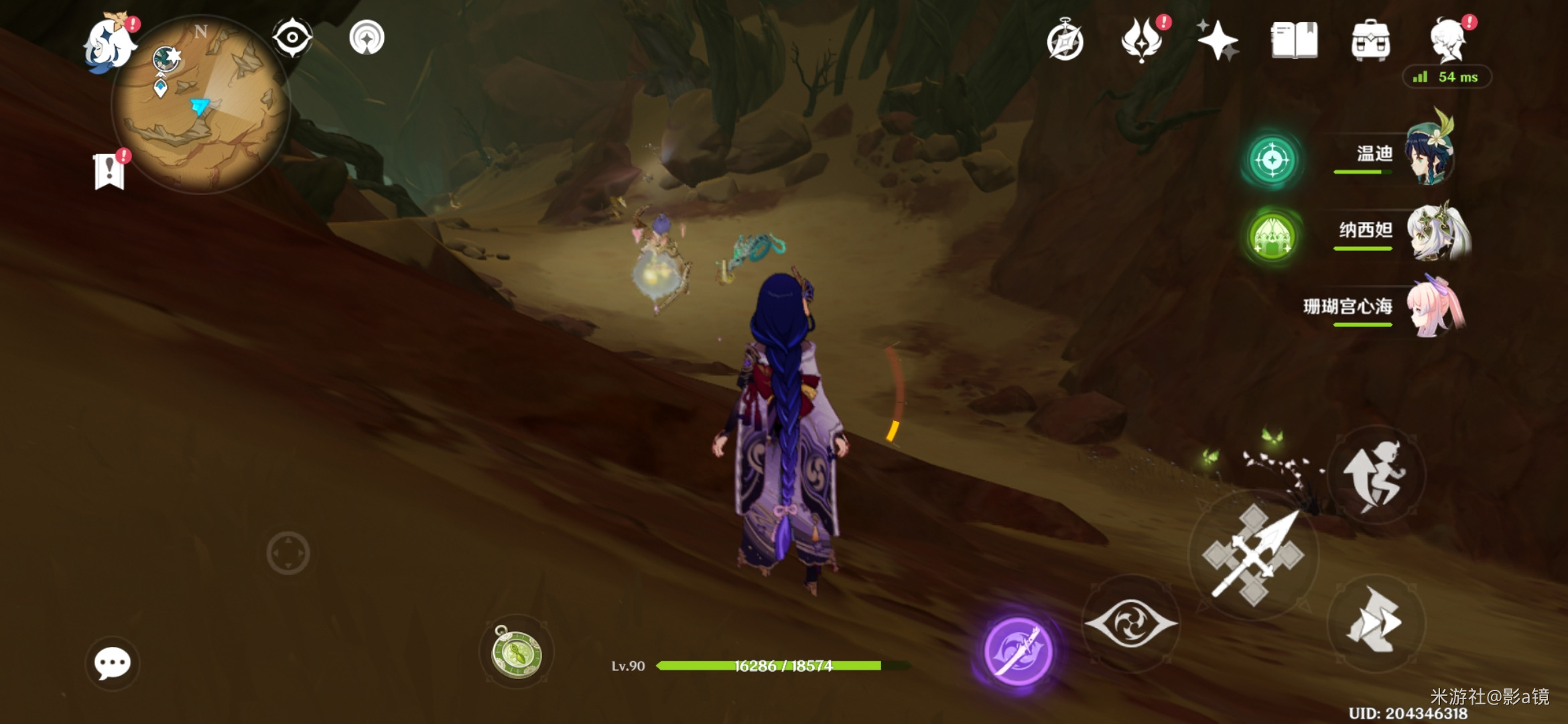This screenshot has width=1568, height=724.
Task: Use the green compass gadget
Action: coord(517,653)
